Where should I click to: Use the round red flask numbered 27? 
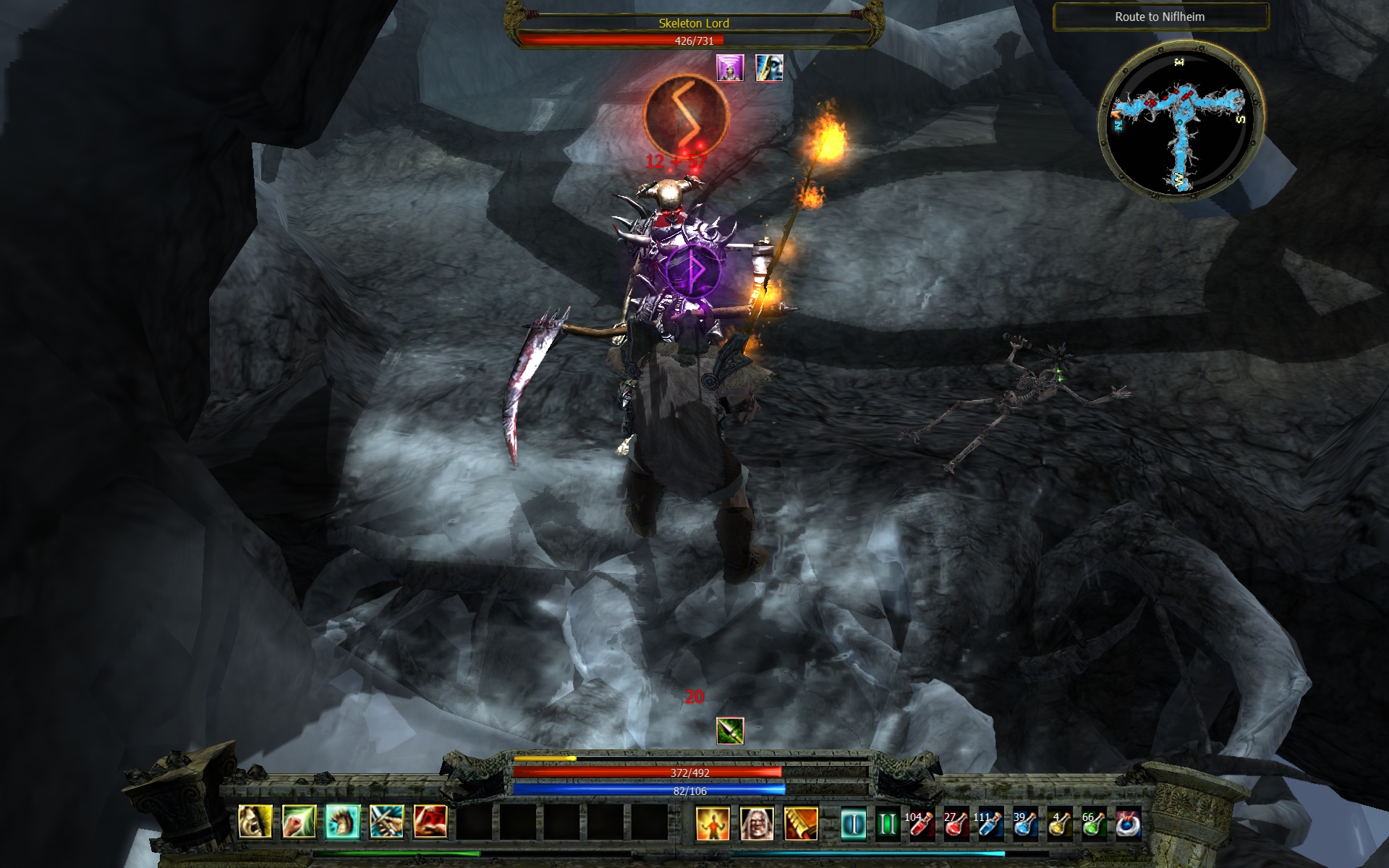click(956, 824)
